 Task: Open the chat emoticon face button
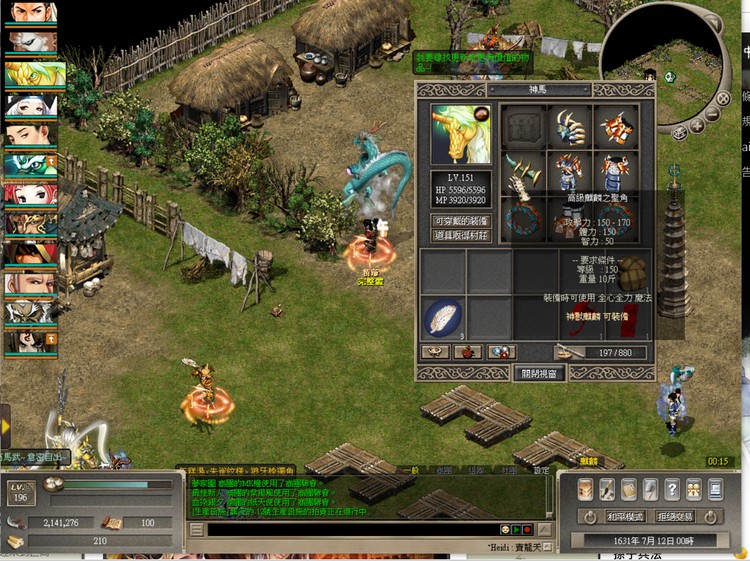(x=506, y=529)
